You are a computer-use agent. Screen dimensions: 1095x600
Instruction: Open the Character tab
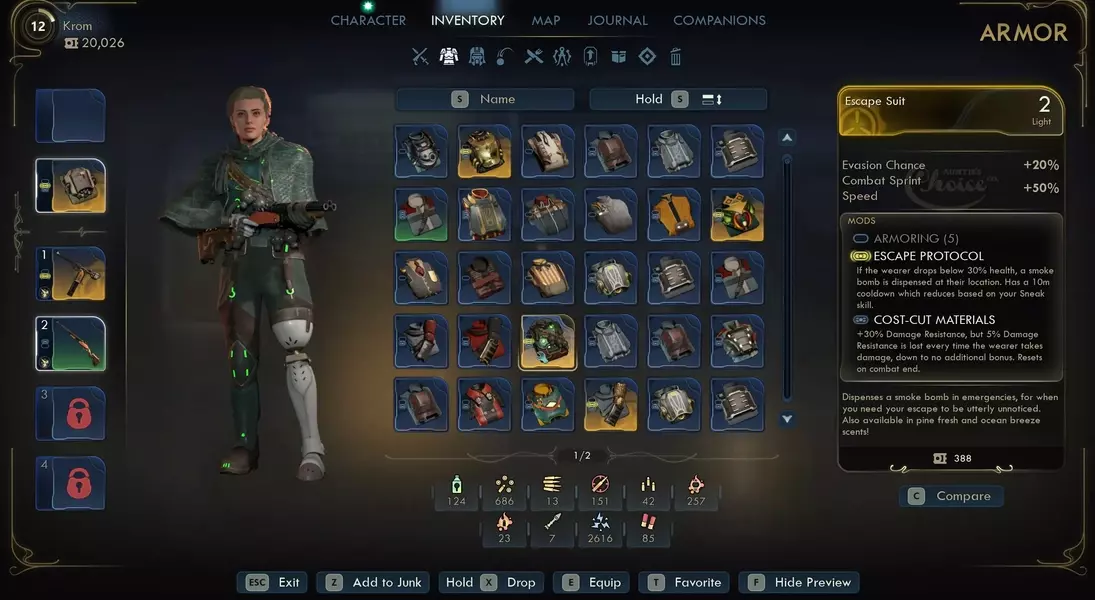click(368, 20)
